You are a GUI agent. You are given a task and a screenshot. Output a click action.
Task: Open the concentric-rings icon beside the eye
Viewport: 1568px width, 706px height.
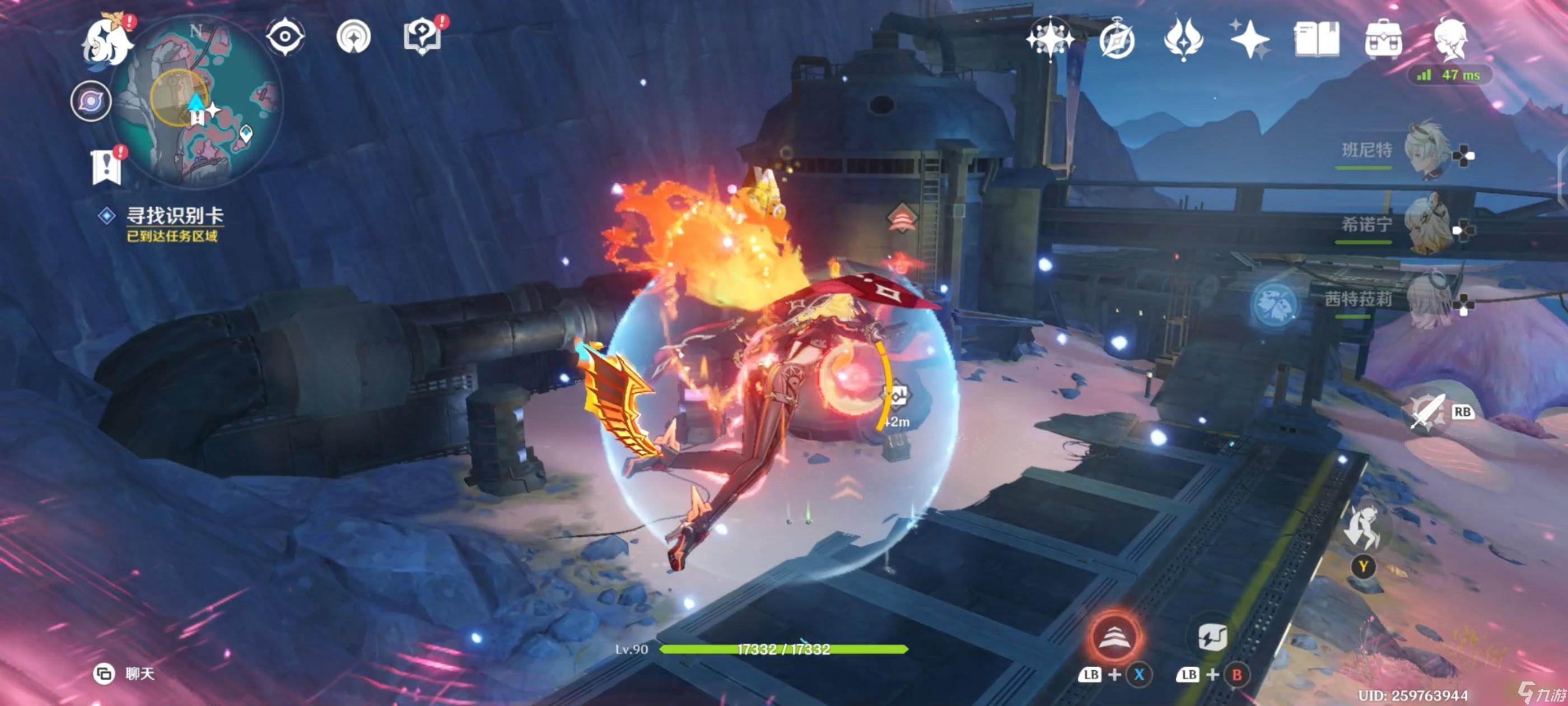pos(354,36)
